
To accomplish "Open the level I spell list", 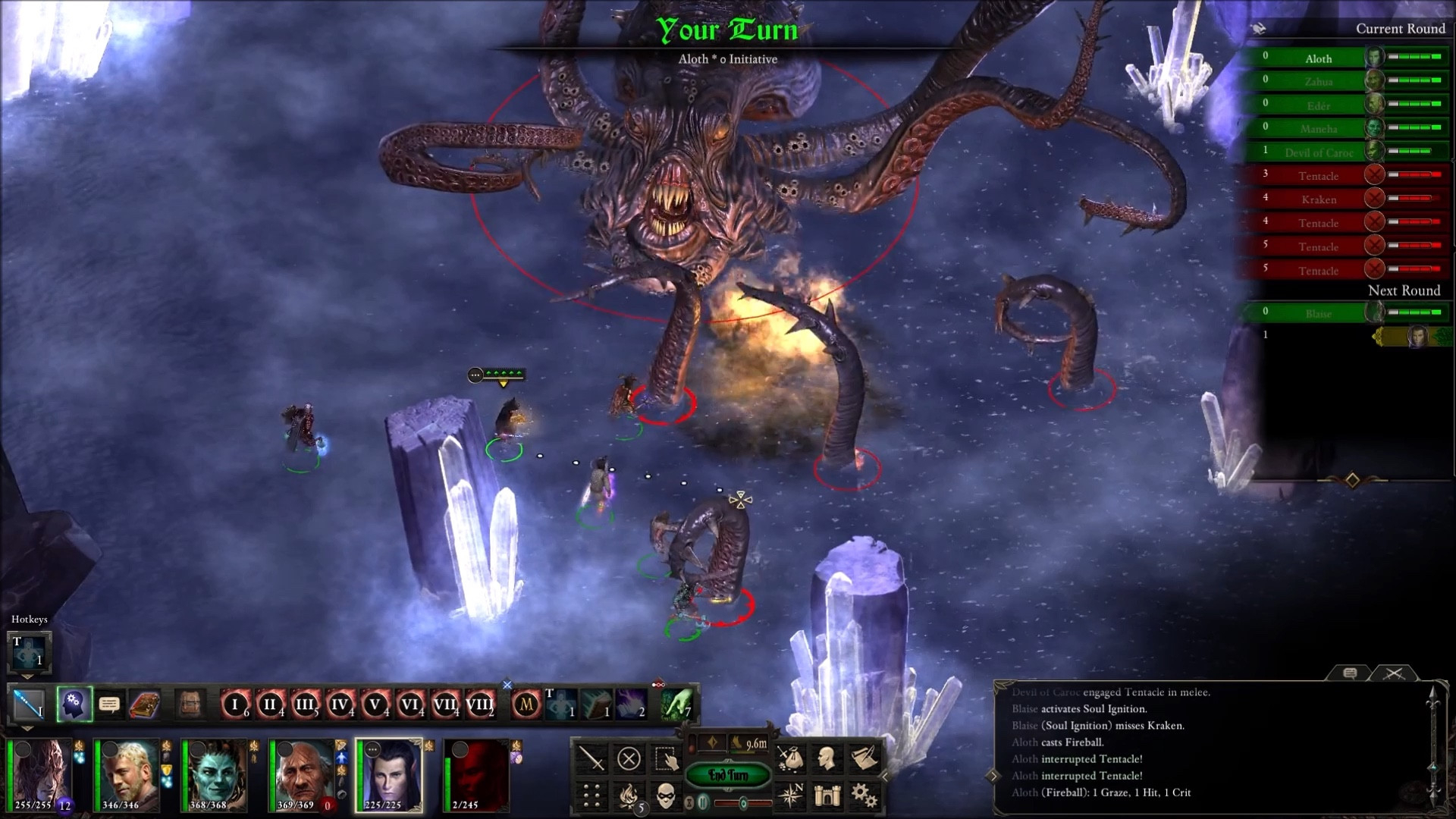I will pos(235,705).
